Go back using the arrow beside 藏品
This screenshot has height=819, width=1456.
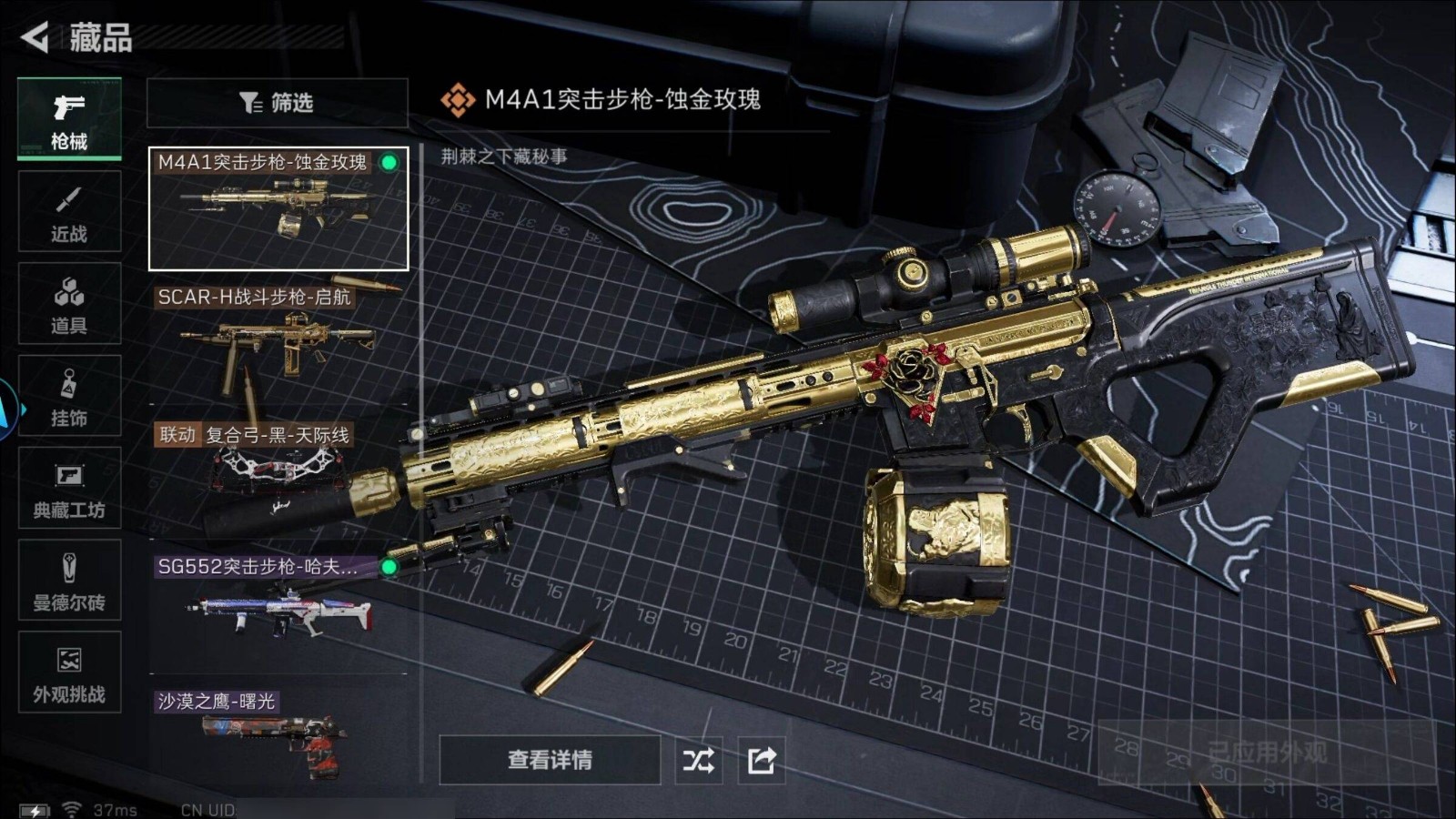pos(35,37)
